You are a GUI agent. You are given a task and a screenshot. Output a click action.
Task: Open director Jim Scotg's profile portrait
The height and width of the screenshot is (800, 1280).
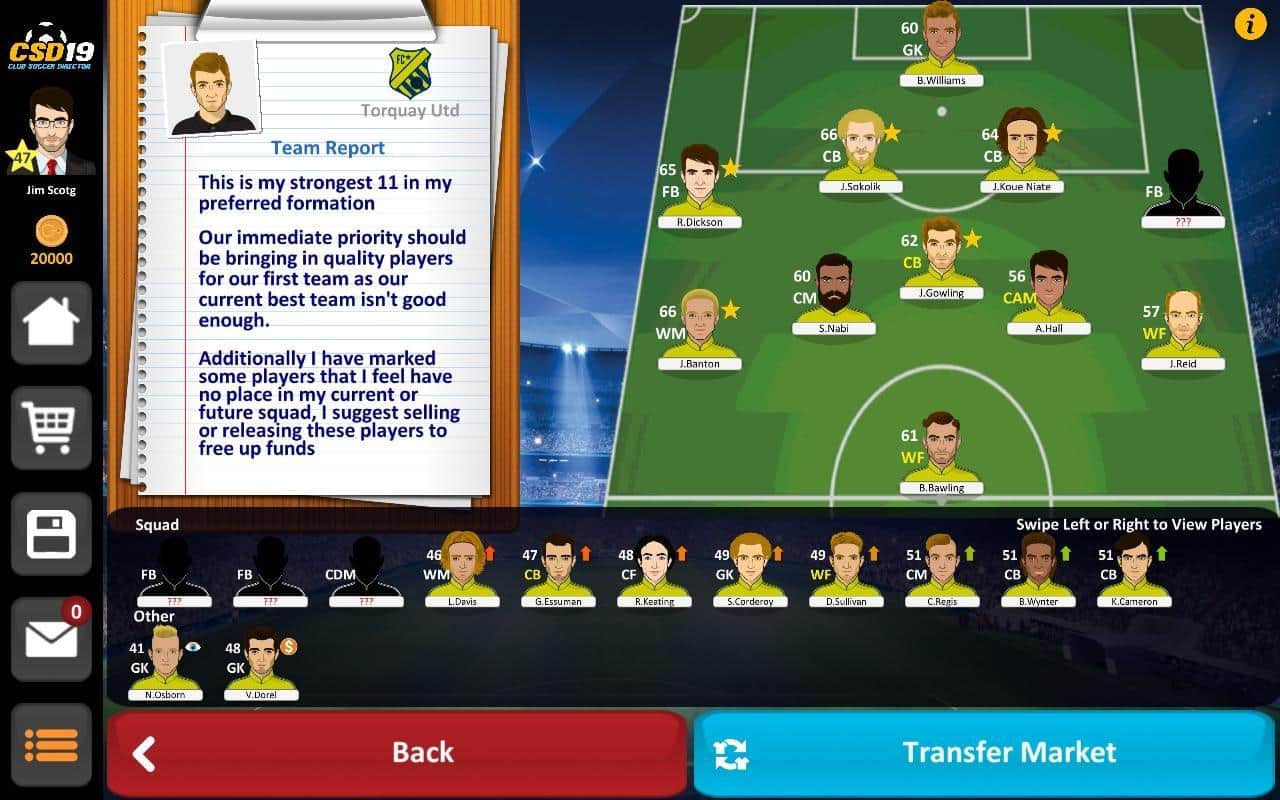coord(51,132)
